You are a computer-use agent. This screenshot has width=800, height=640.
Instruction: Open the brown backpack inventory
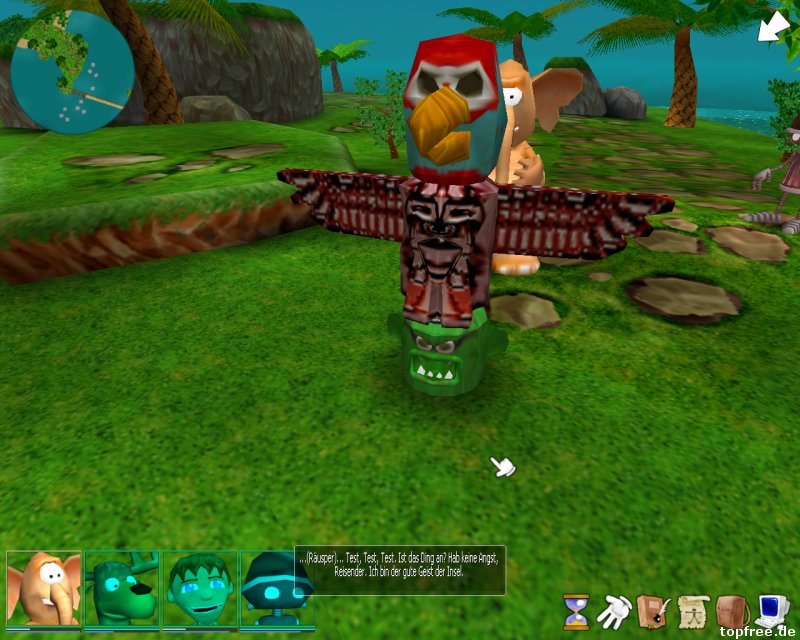tap(731, 609)
